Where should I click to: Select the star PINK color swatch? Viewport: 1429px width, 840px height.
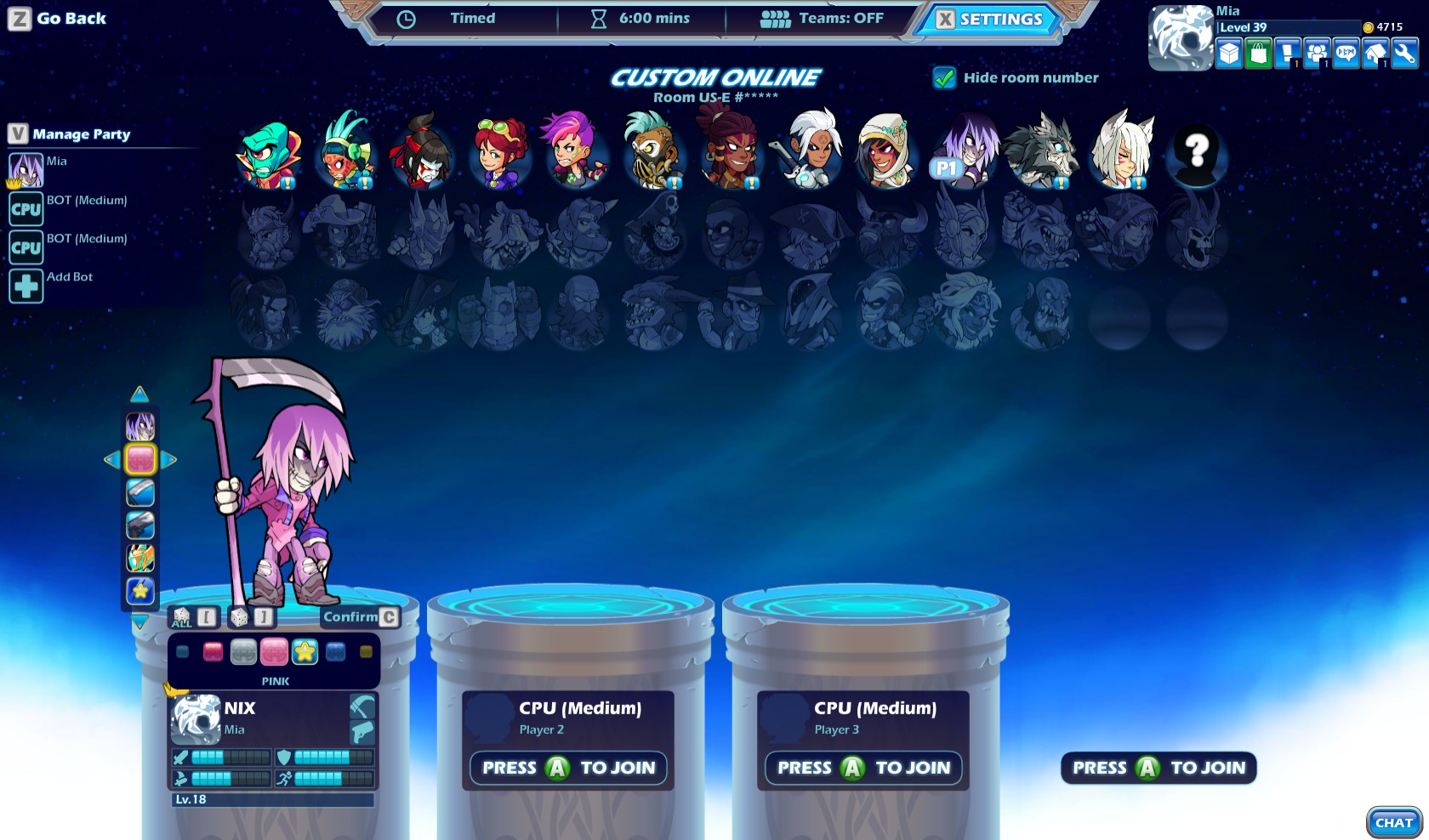[x=304, y=651]
